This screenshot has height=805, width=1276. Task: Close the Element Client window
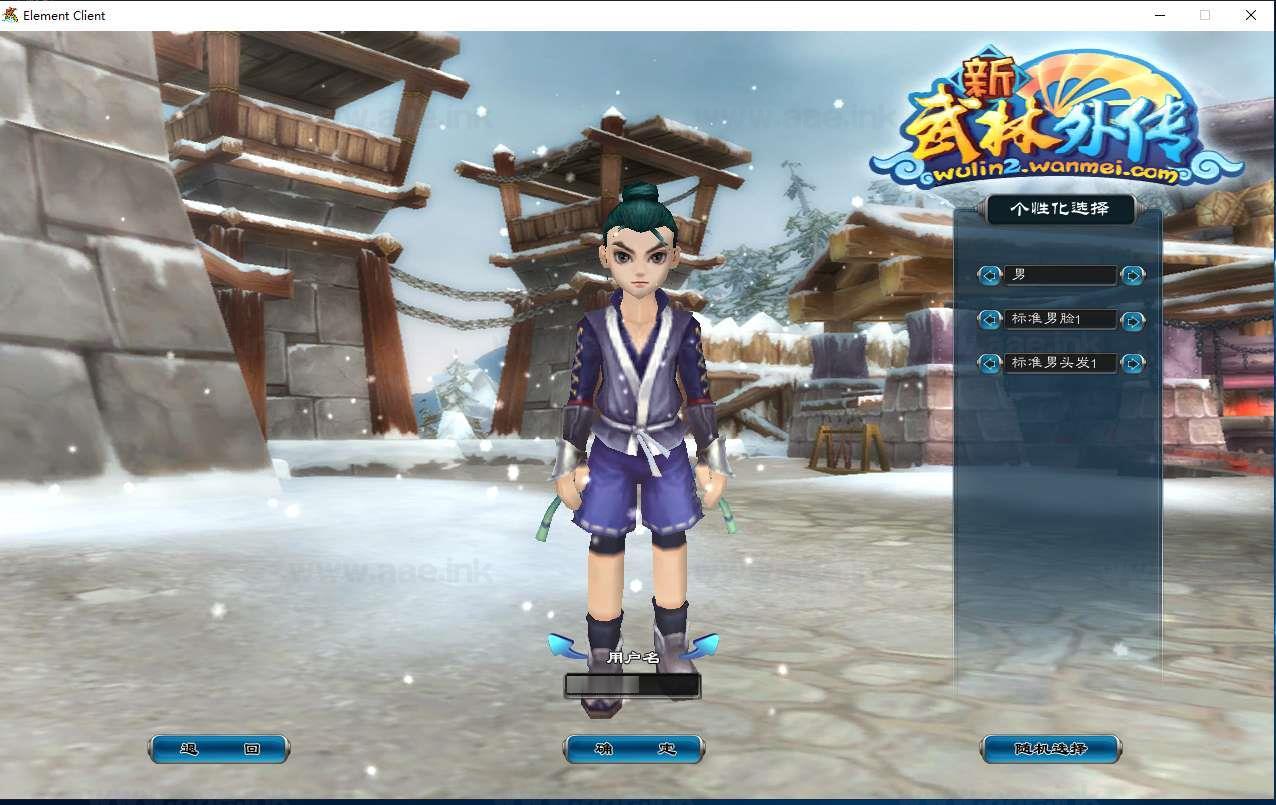(x=1250, y=15)
